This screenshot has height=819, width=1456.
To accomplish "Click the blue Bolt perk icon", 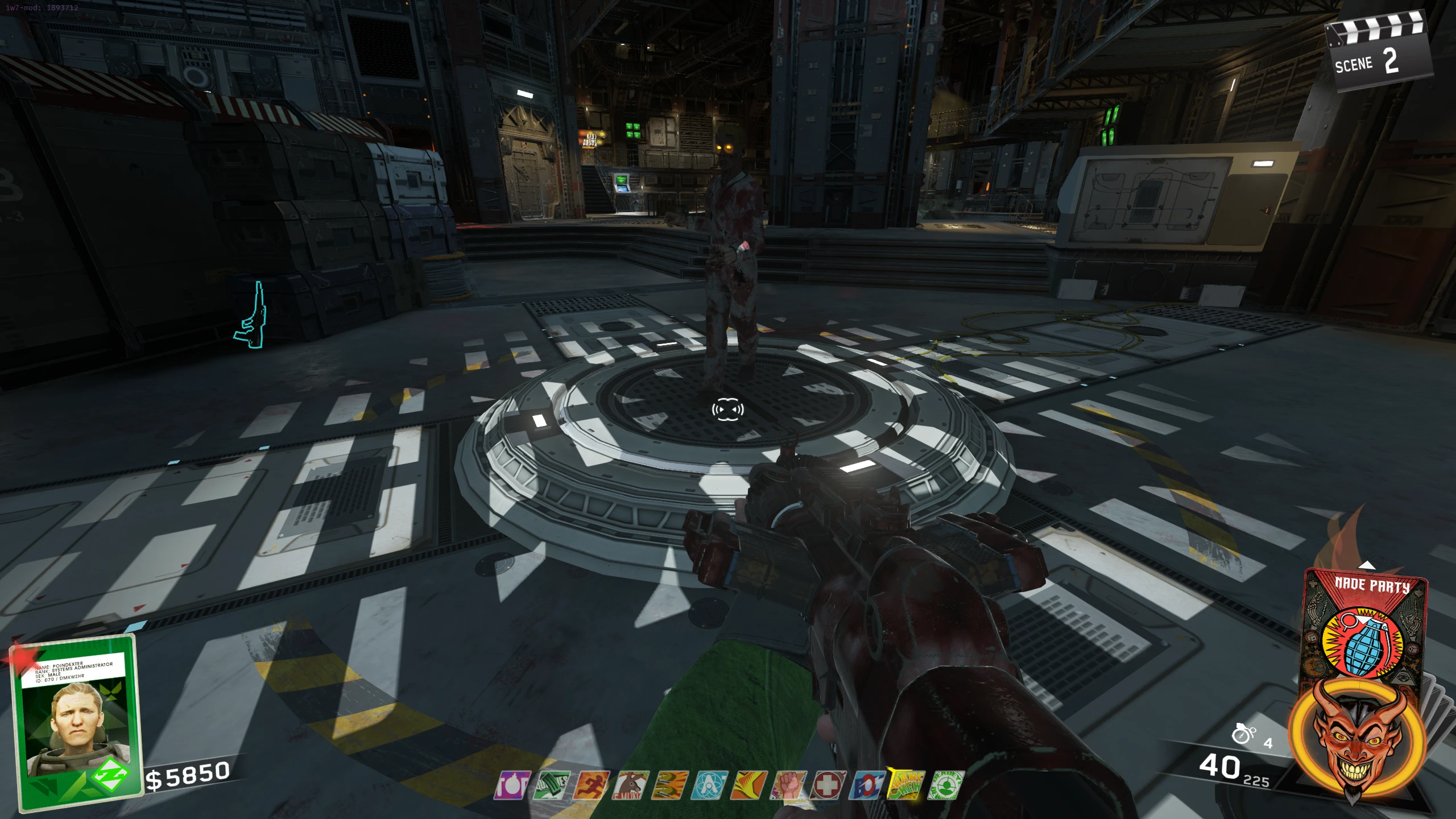I will [867, 785].
